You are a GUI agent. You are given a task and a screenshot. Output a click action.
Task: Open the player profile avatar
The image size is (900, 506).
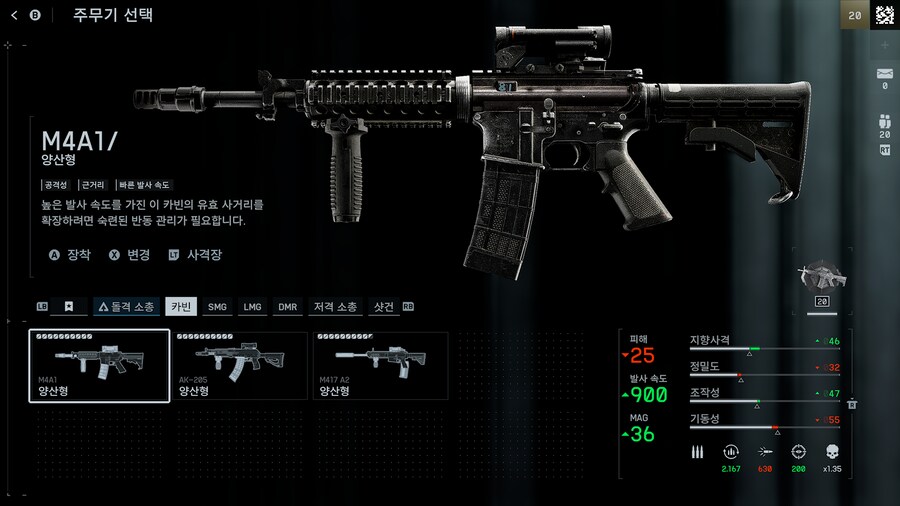click(x=884, y=15)
